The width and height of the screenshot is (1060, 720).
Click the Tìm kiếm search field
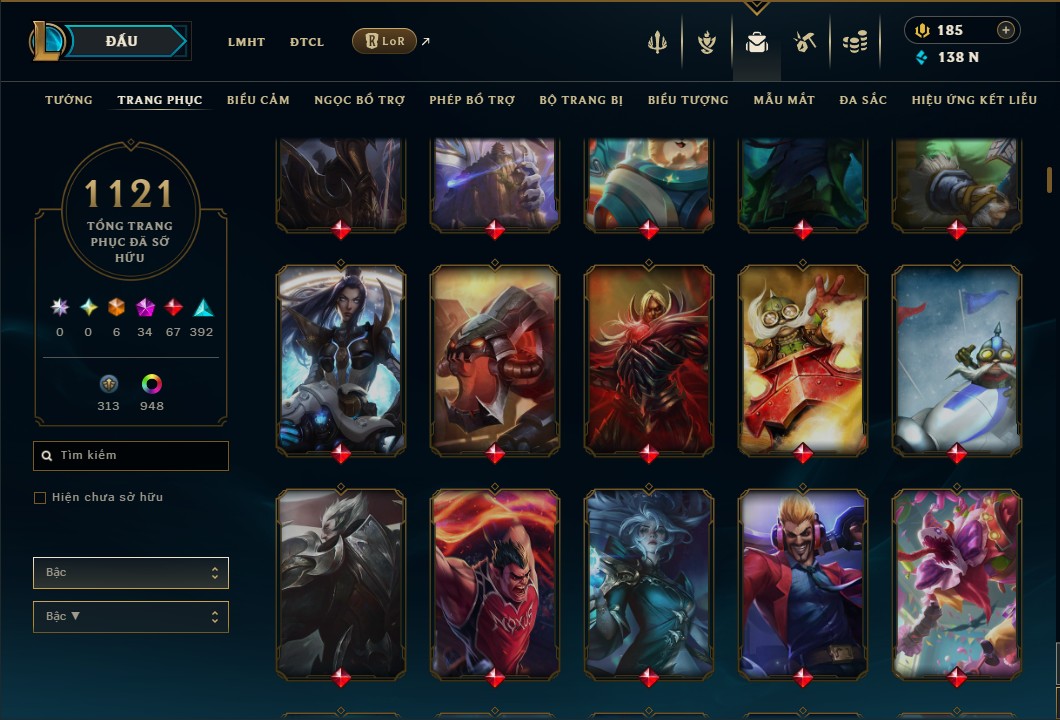click(x=131, y=456)
